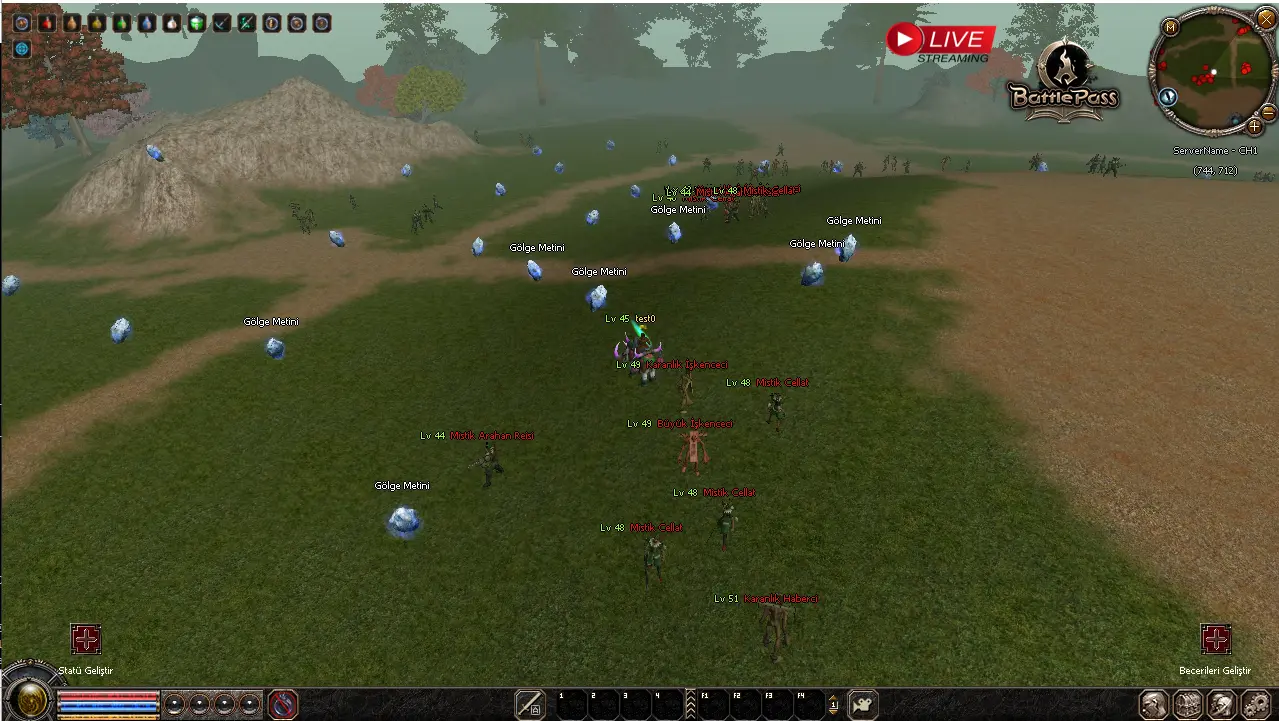Click the sword attack icon on the taskbar

point(530,704)
